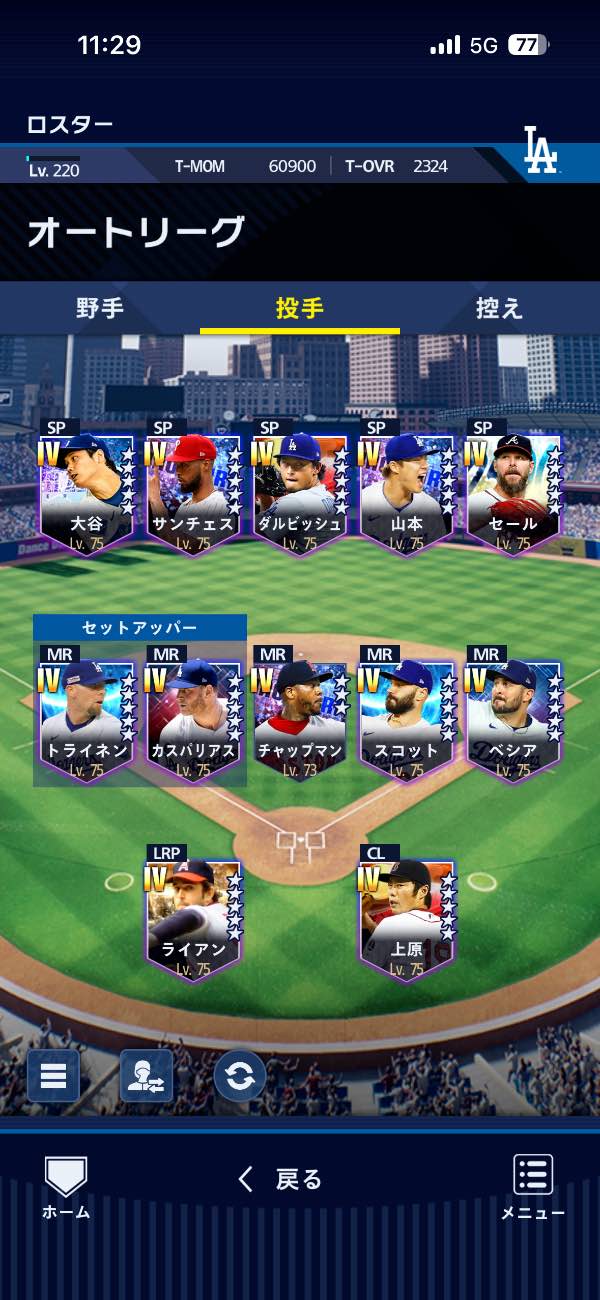Go back with the 戻る button
600x1300 pixels.
click(x=281, y=1180)
